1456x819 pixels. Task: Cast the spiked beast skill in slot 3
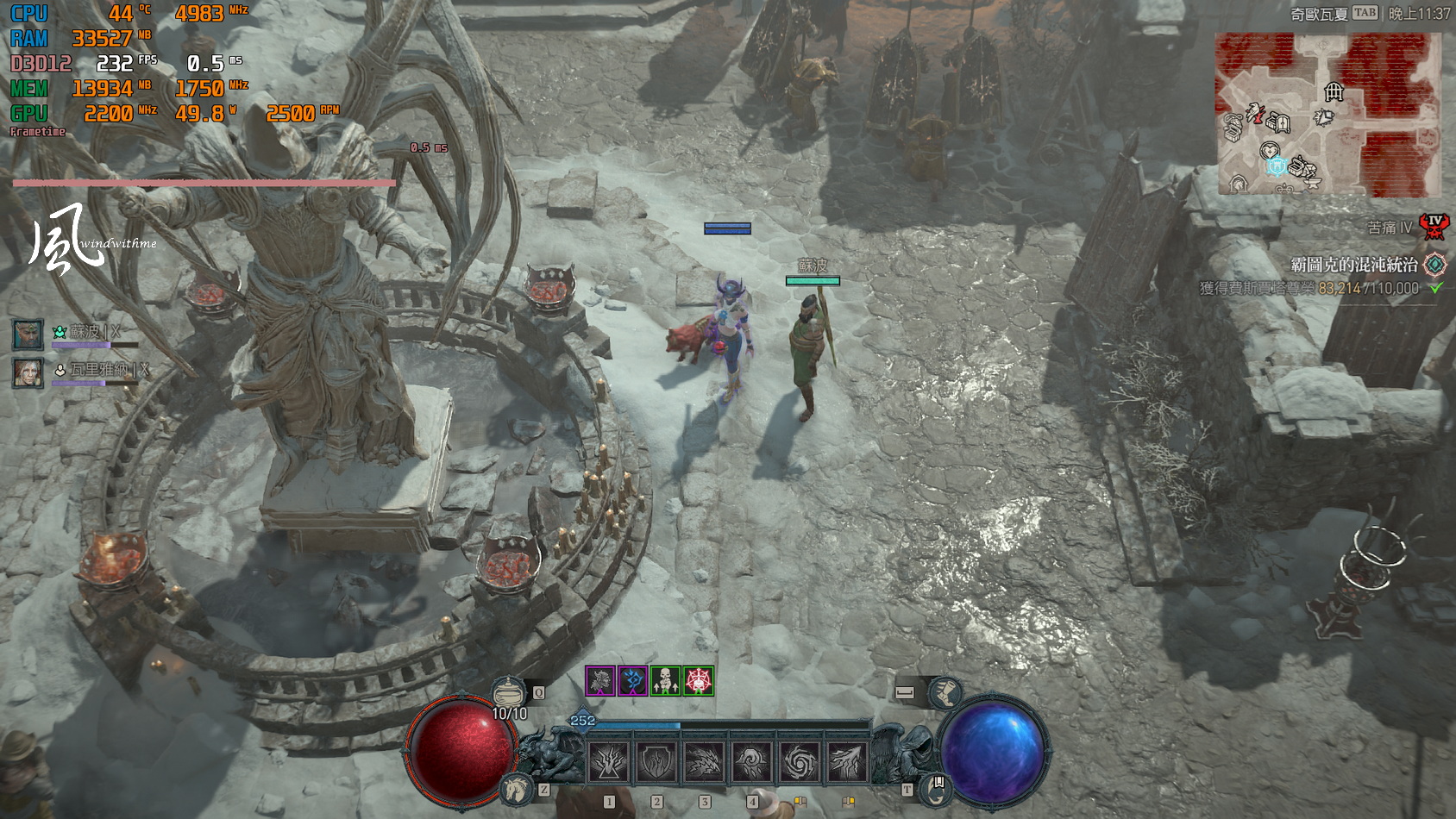(704, 761)
